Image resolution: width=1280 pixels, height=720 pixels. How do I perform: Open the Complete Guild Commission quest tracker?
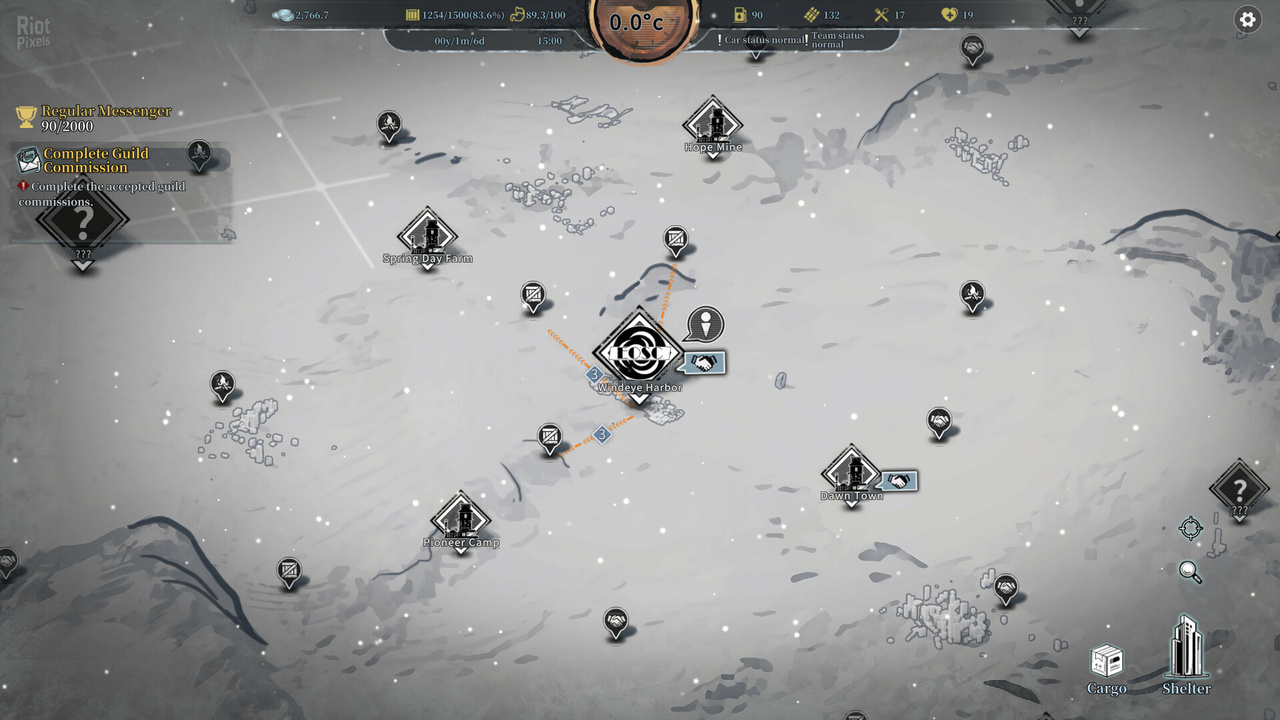click(95, 160)
